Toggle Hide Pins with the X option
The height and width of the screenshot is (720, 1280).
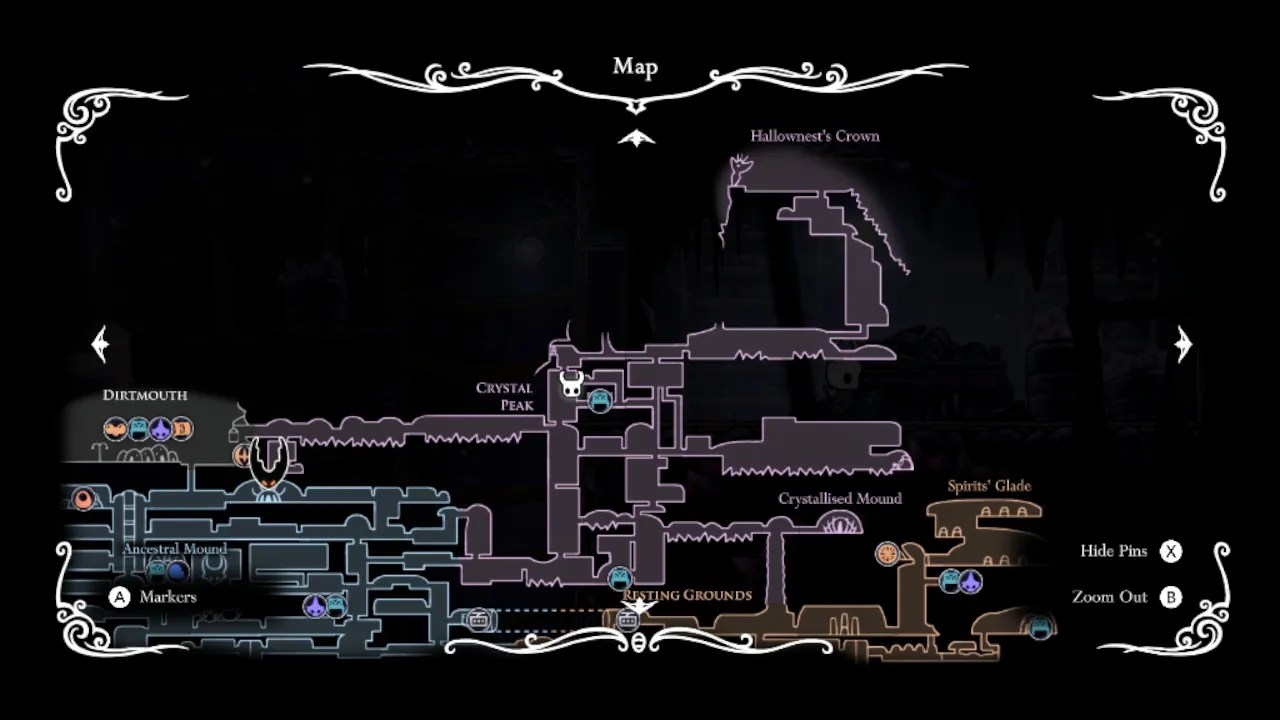(x=1170, y=551)
